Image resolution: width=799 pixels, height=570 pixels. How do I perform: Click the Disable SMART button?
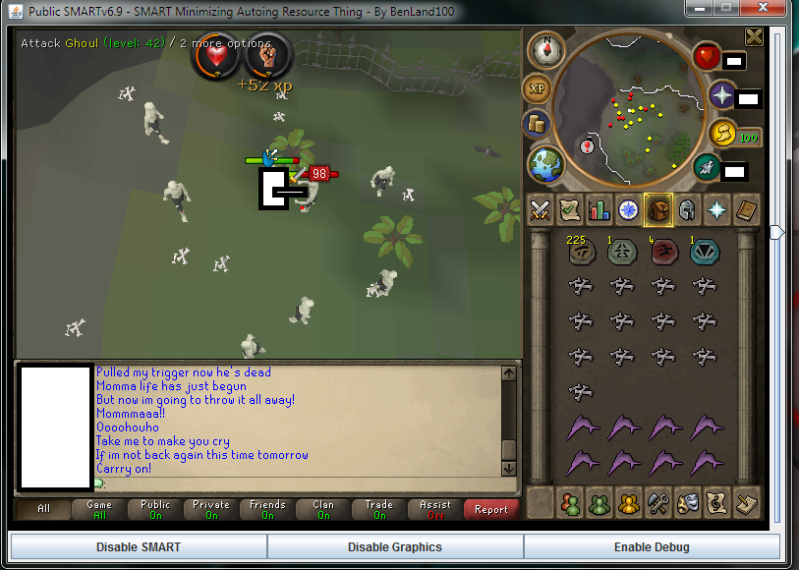pyautogui.click(x=138, y=547)
